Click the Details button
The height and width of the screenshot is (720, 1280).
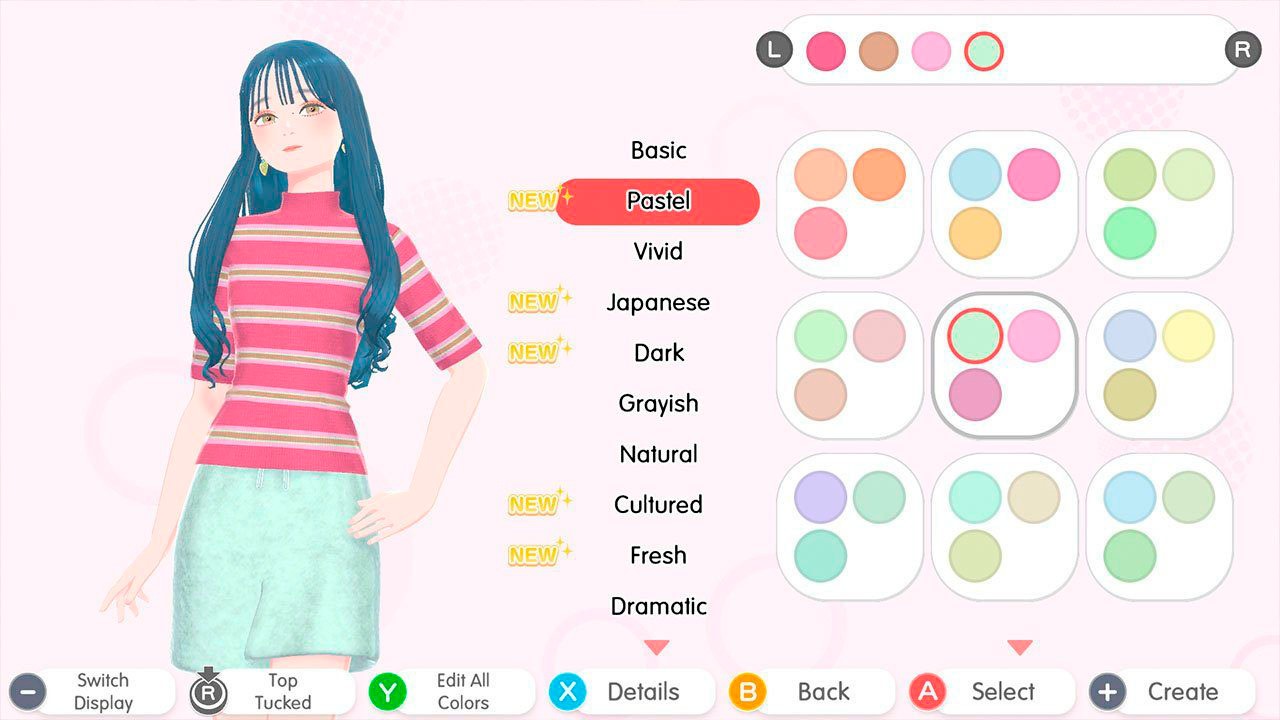click(x=632, y=691)
